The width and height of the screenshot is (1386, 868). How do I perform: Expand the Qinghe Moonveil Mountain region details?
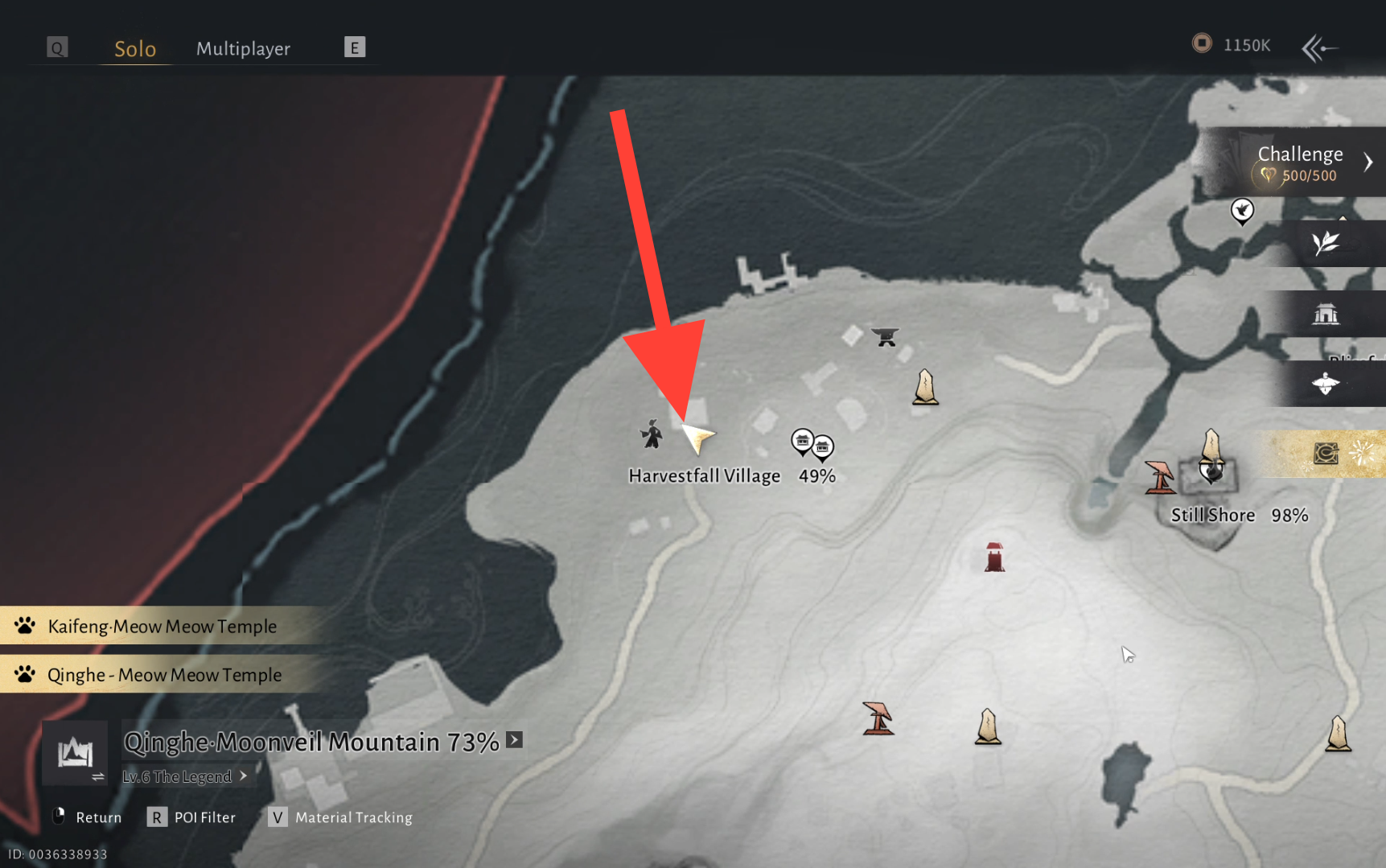[515, 740]
